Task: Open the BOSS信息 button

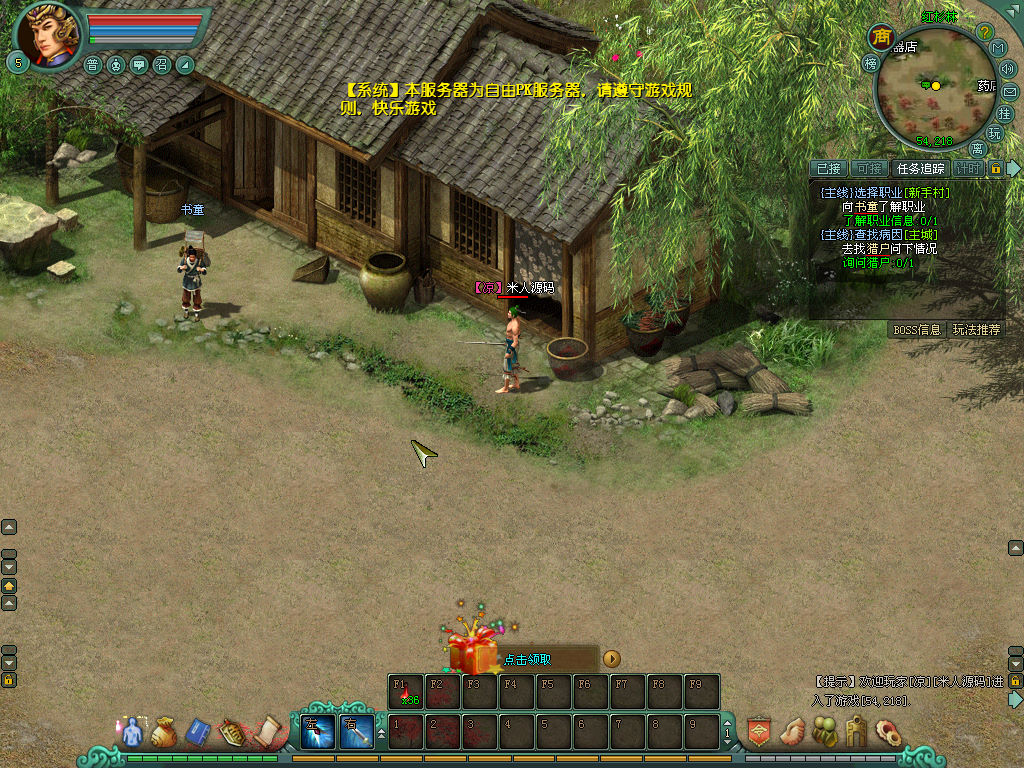Action: (x=916, y=329)
